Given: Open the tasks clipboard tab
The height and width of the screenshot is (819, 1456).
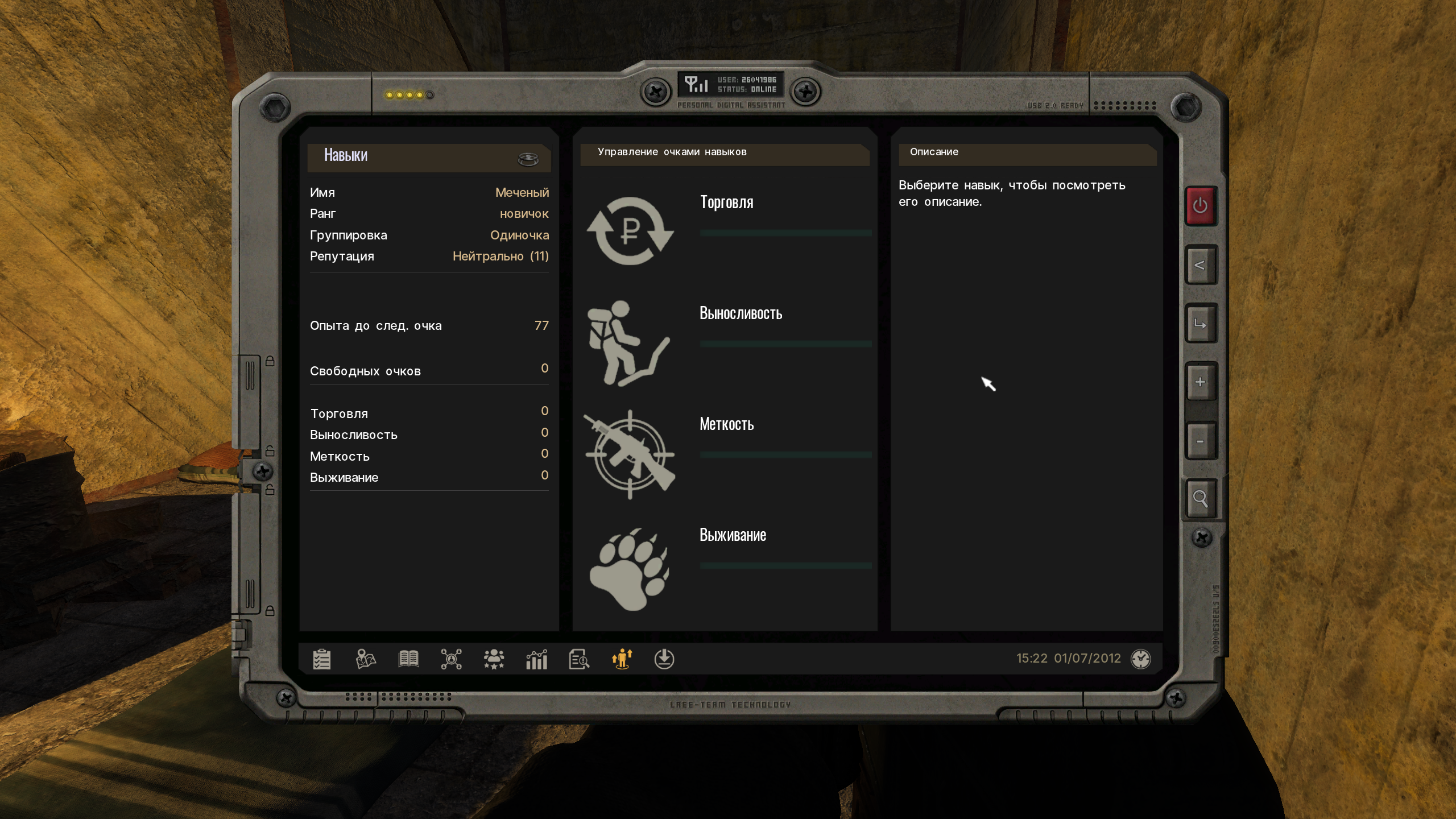Looking at the screenshot, I should click(322, 659).
